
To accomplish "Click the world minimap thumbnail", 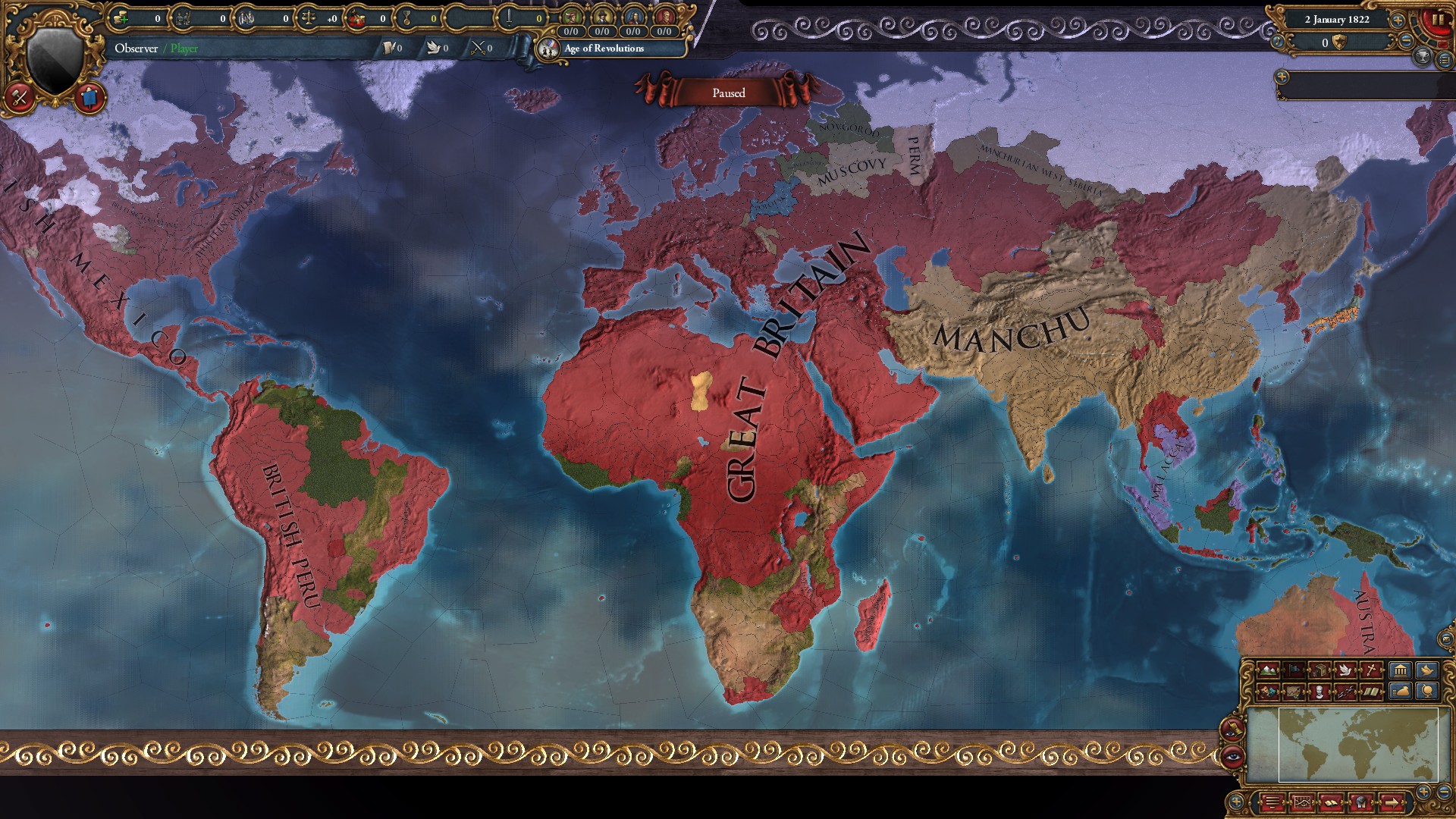I will pyautogui.click(x=1356, y=746).
